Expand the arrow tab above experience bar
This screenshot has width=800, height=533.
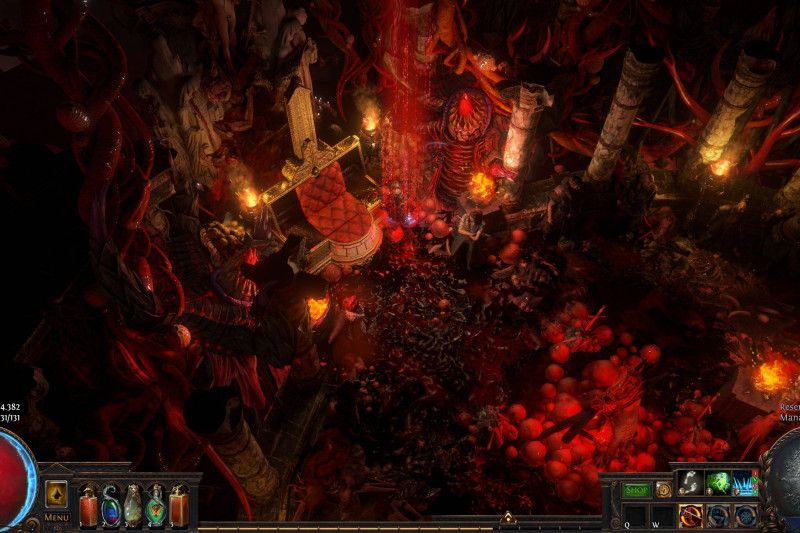507,517
